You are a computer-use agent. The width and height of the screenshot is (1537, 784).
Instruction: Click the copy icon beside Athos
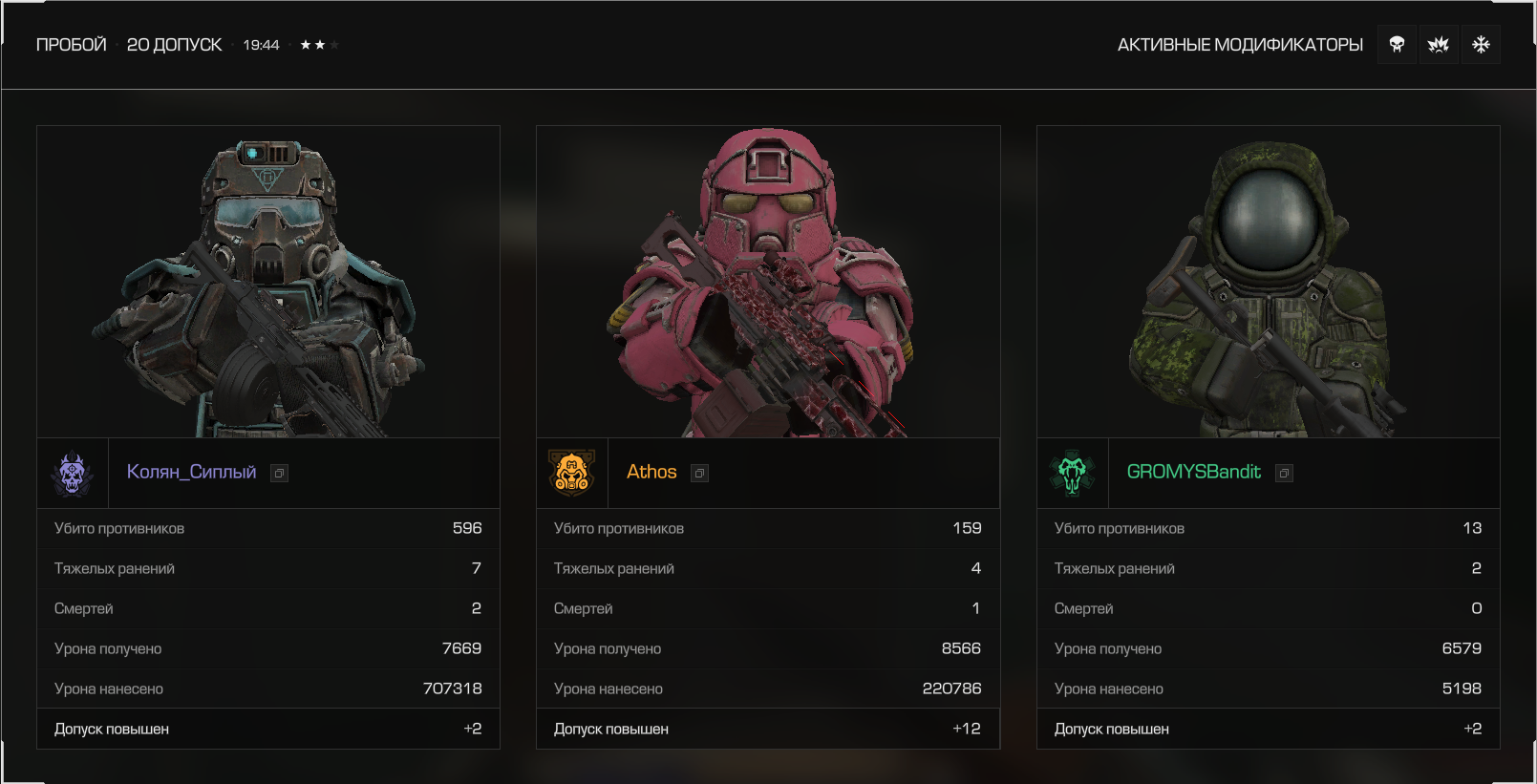(x=700, y=474)
